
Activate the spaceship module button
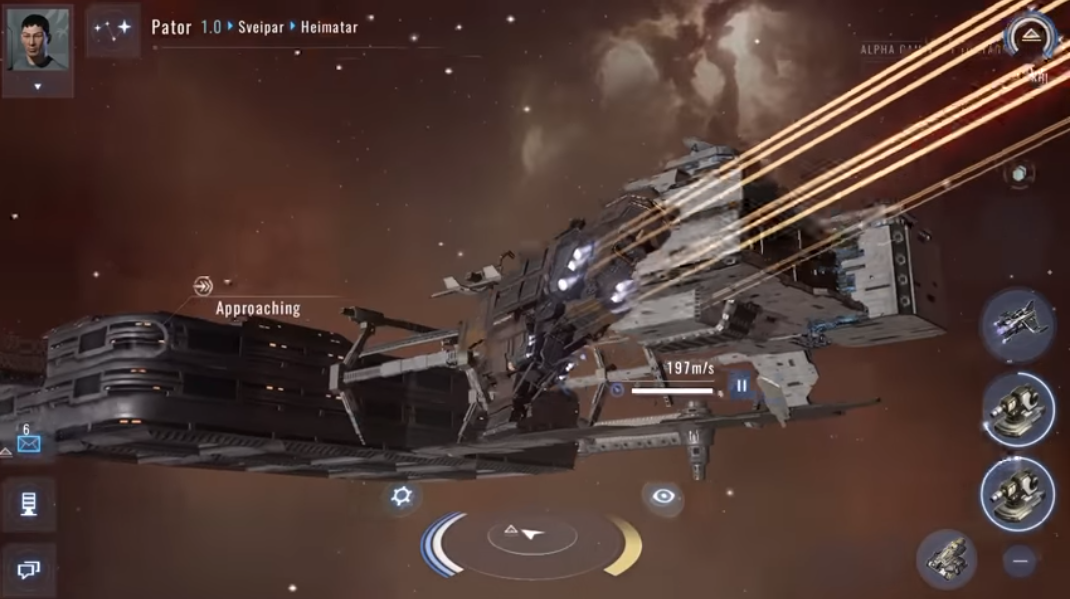[1016, 324]
